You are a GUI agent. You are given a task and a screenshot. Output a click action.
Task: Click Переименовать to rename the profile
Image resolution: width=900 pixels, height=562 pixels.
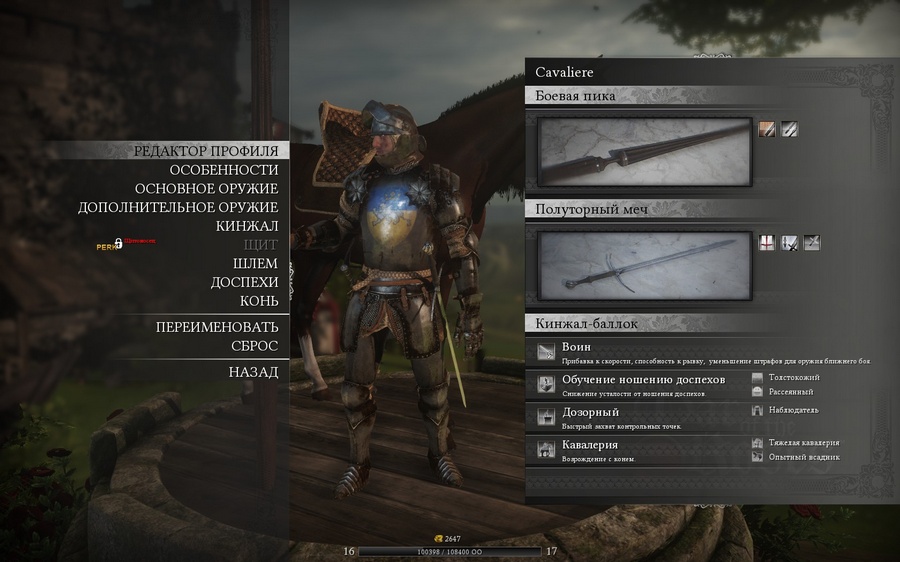point(216,327)
